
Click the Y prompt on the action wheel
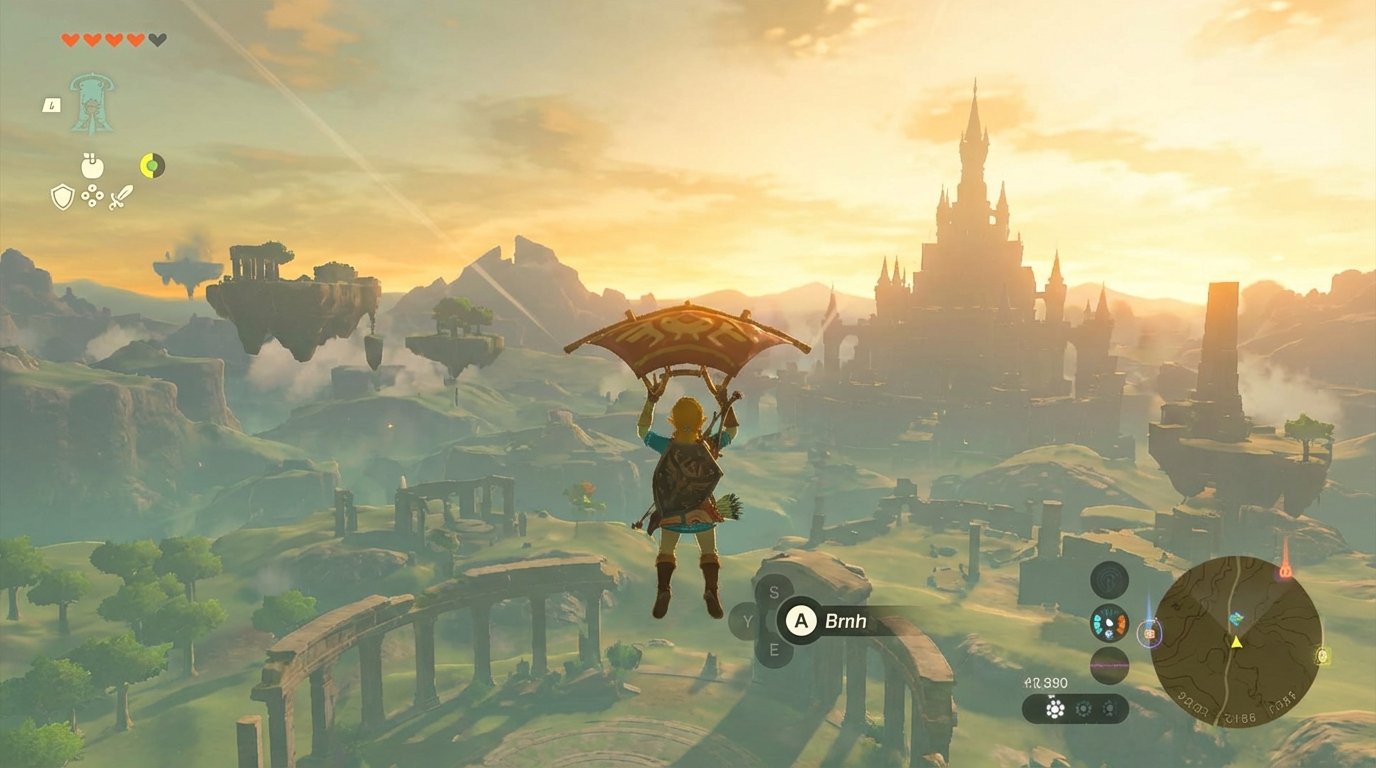point(748,621)
